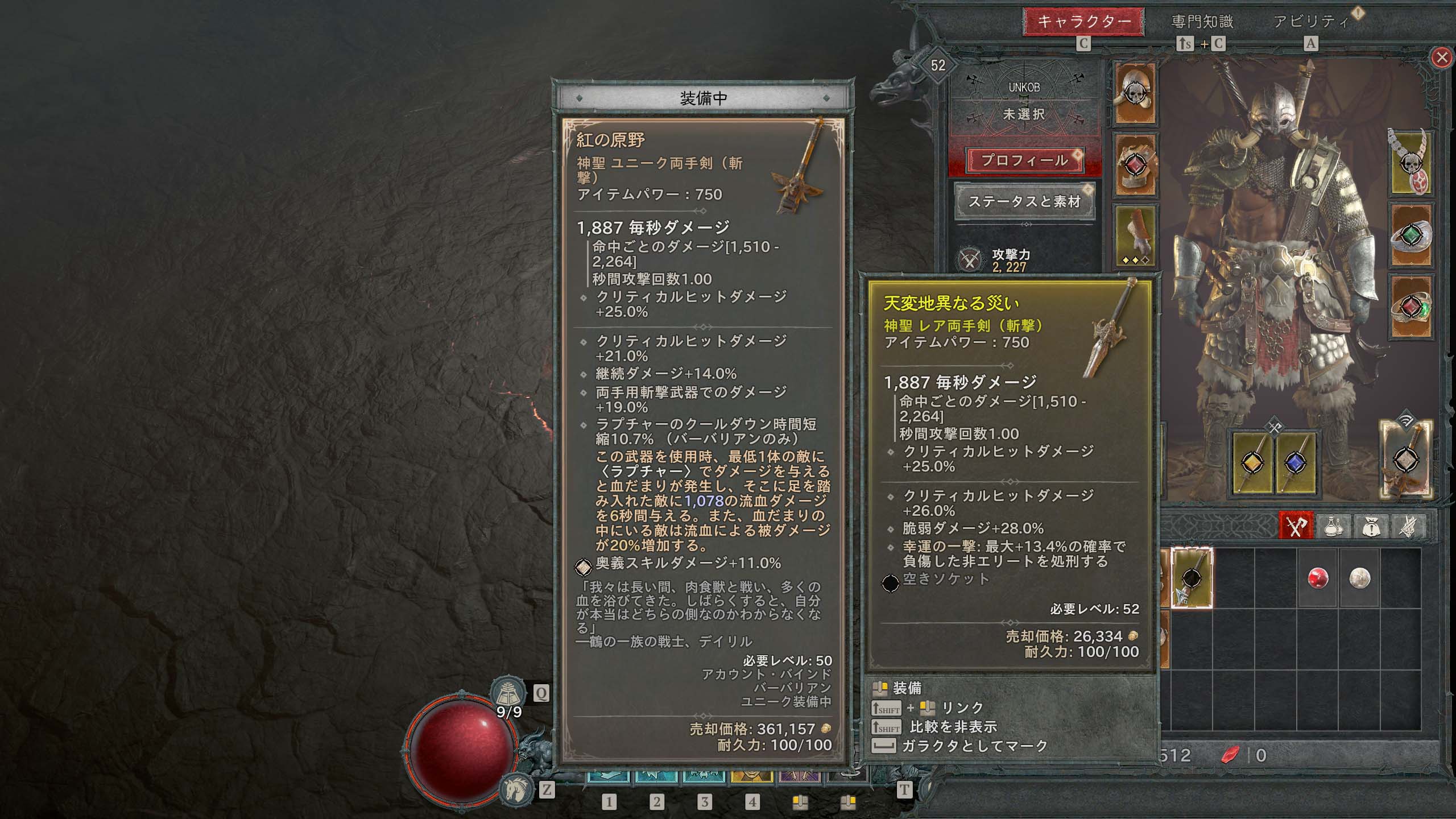Open the プロフィール button
1456x819 pixels.
pos(1025,160)
